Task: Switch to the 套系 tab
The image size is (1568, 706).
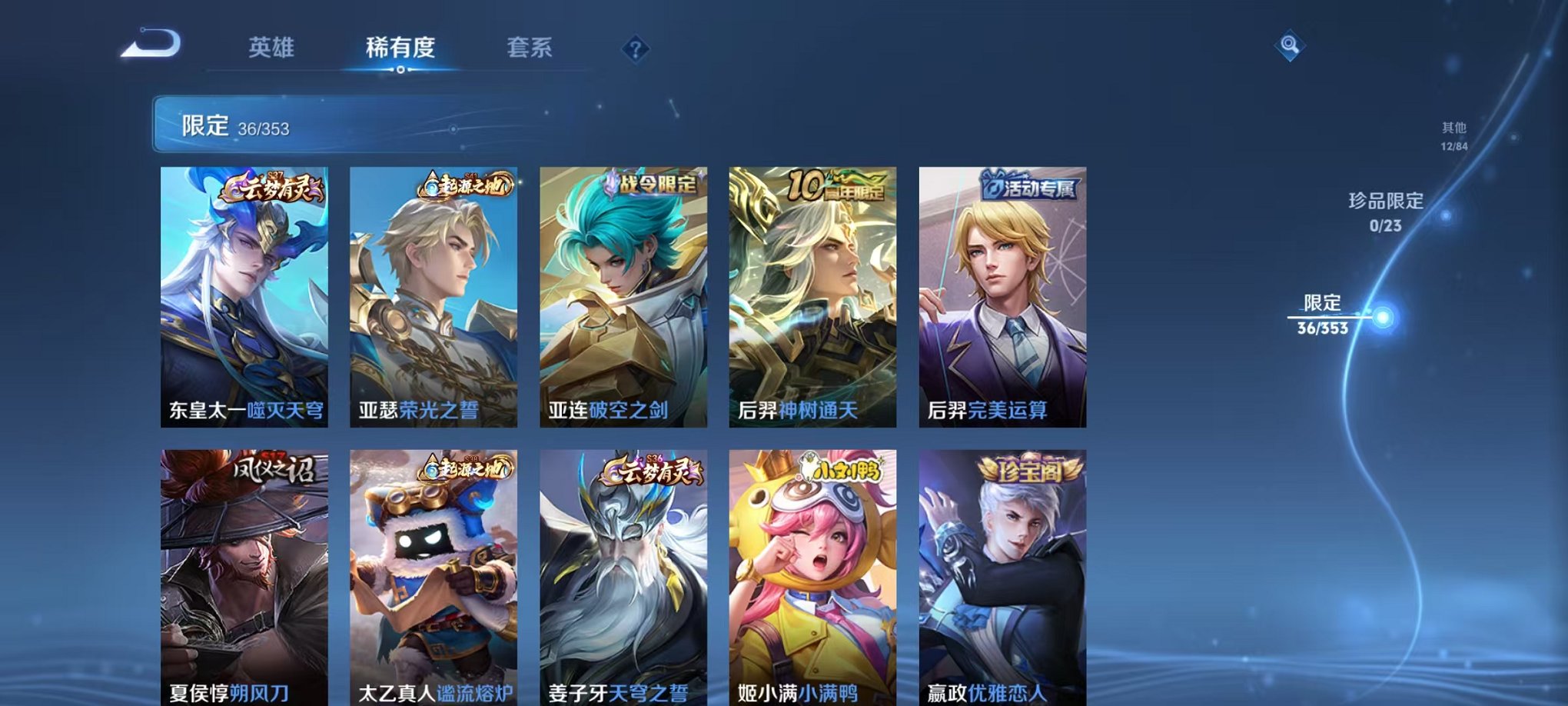Action: [x=536, y=47]
